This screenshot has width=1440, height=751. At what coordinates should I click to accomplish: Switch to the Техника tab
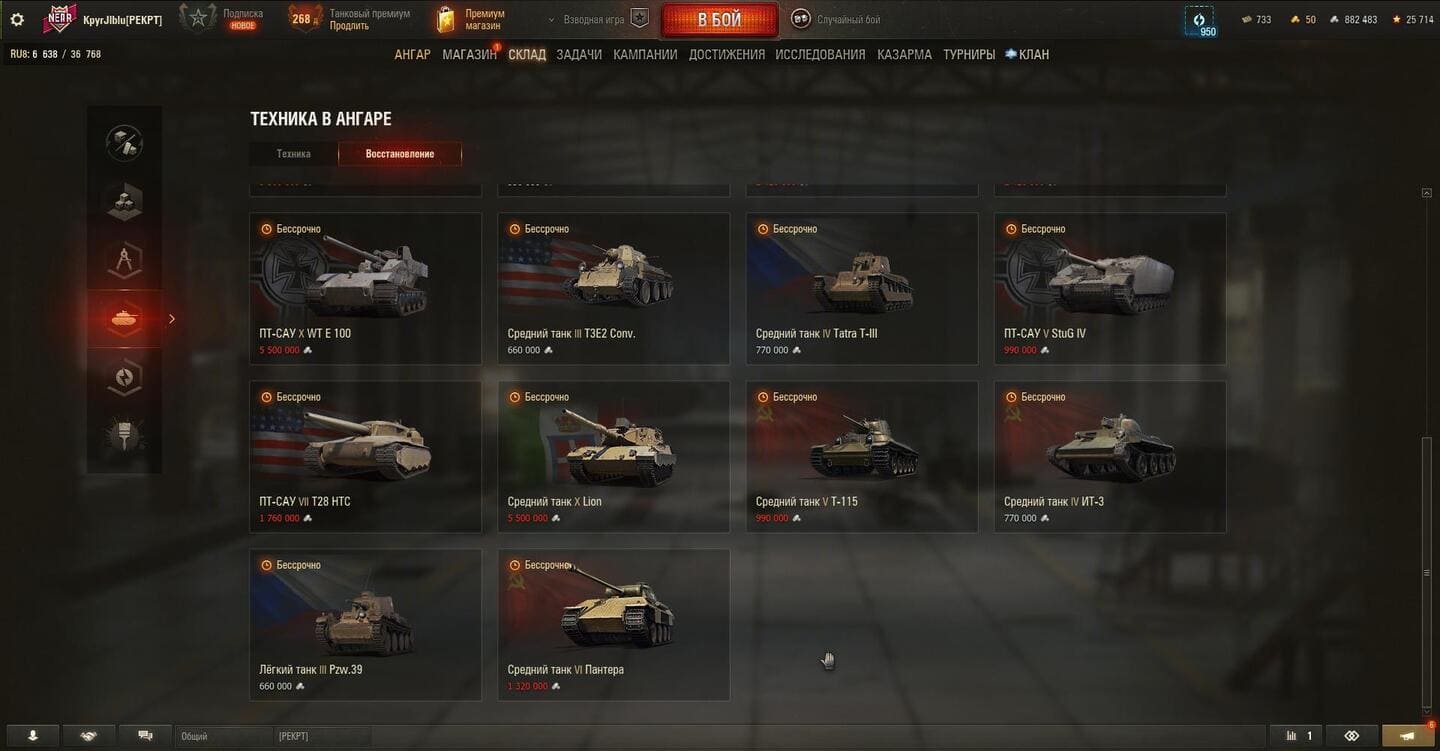pyautogui.click(x=294, y=154)
